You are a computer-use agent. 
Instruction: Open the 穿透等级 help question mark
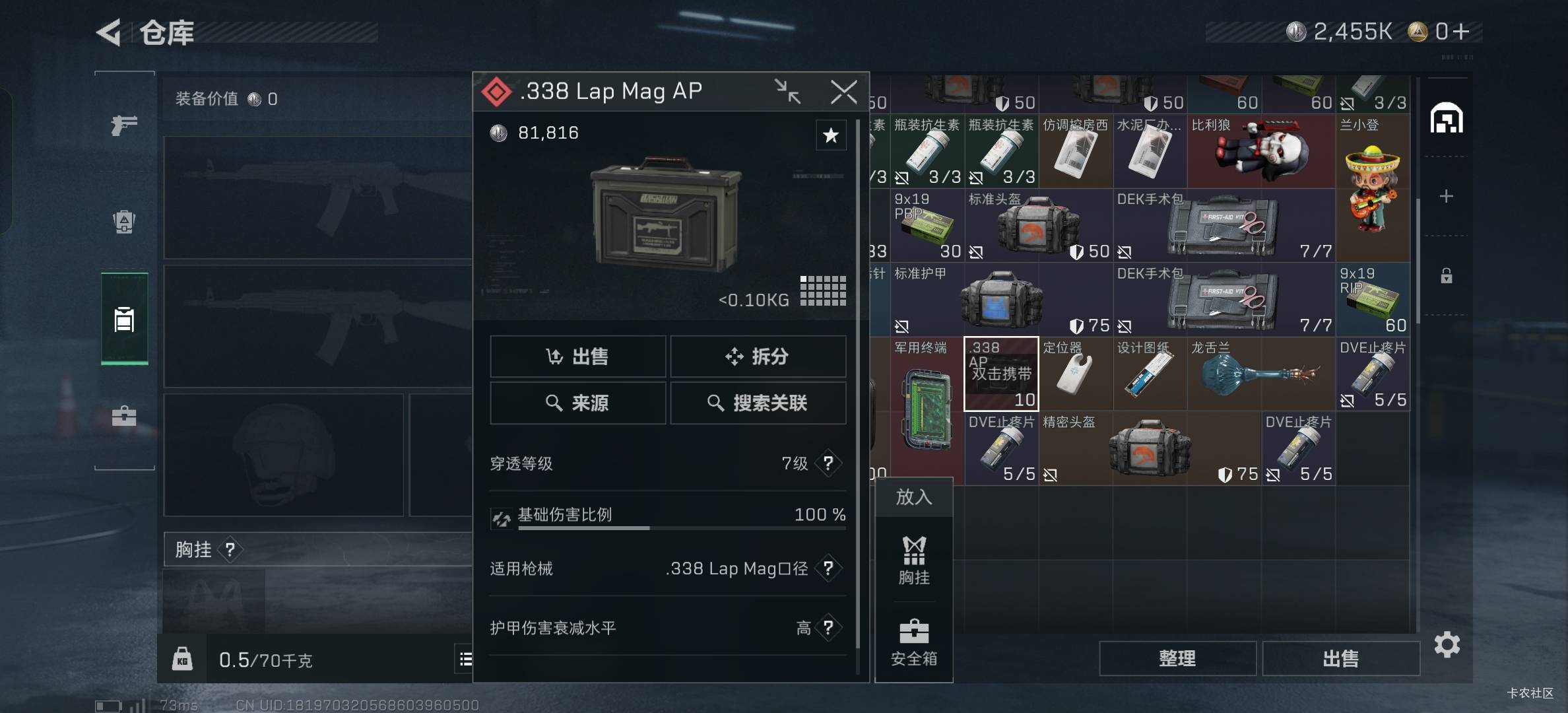point(828,463)
